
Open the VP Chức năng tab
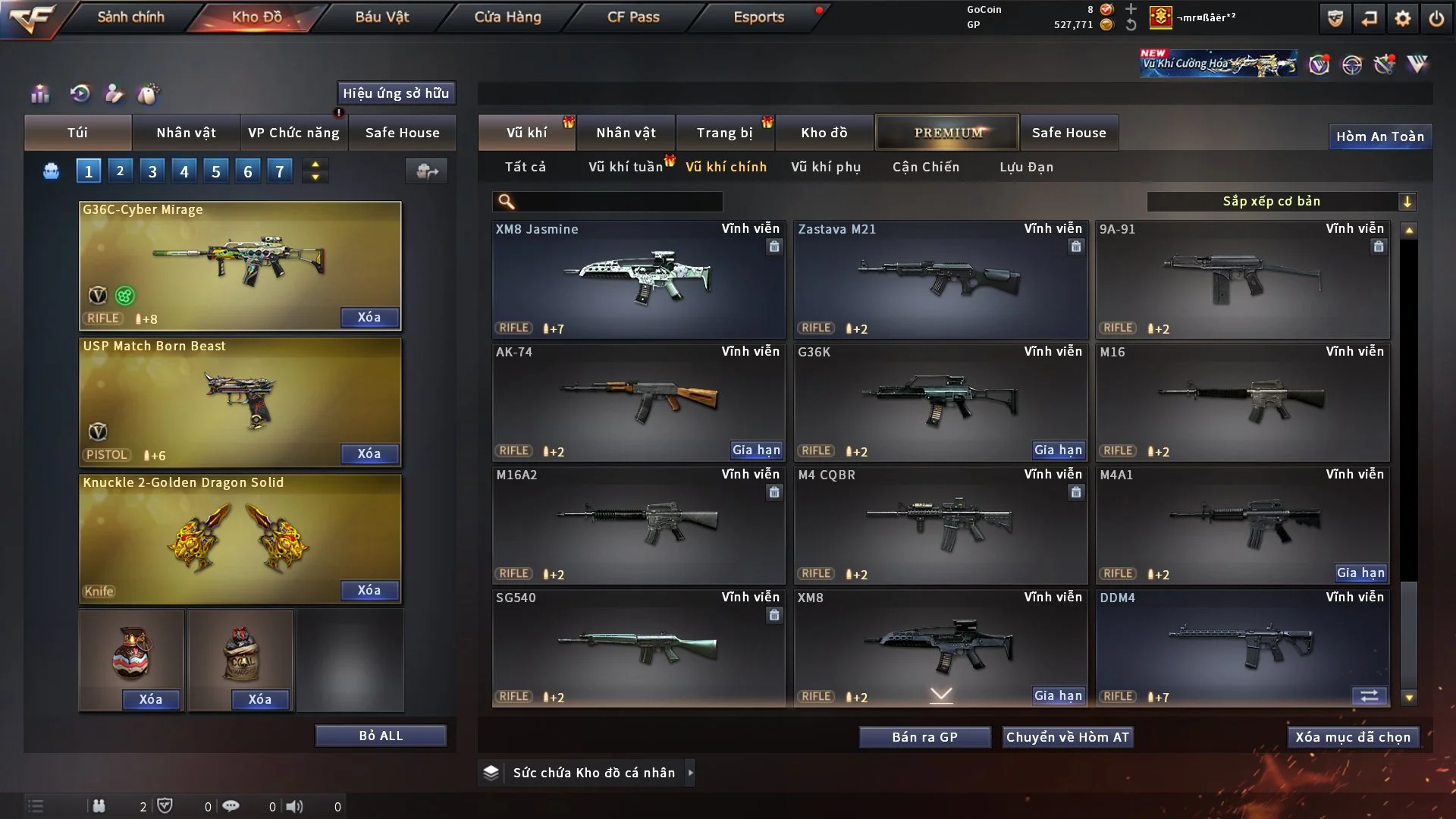(293, 133)
